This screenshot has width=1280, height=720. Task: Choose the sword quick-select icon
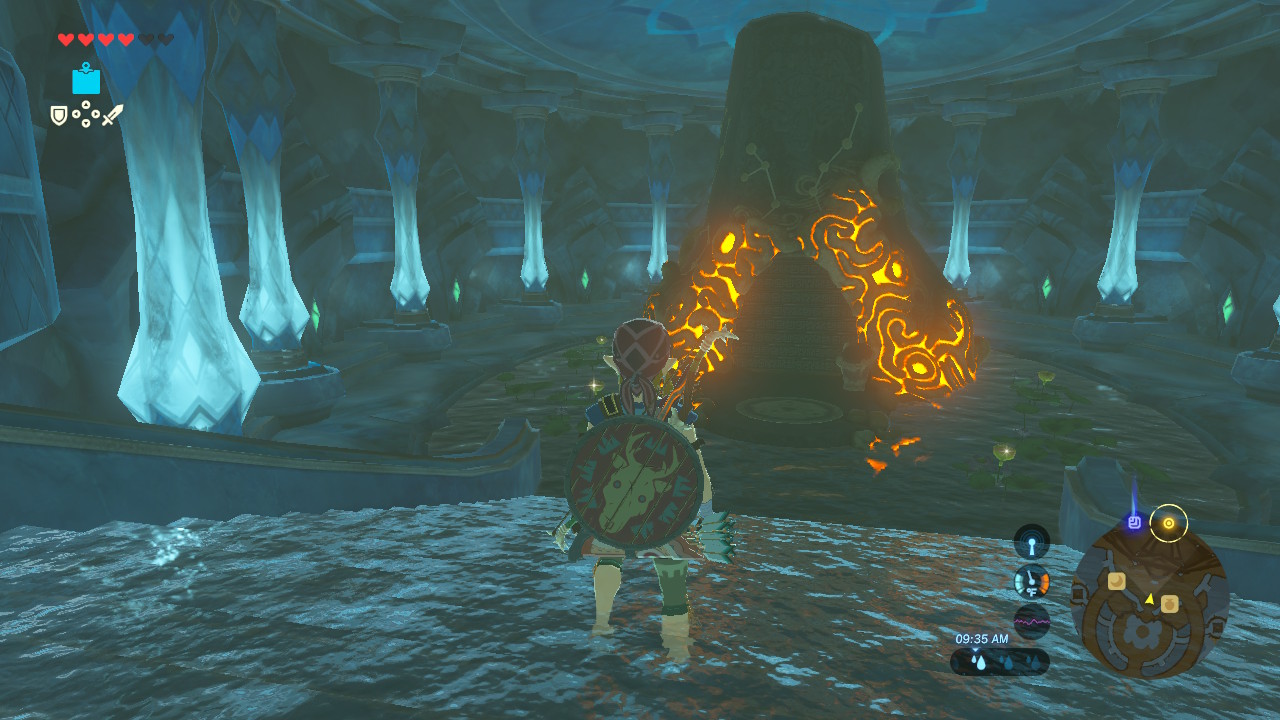[112, 115]
